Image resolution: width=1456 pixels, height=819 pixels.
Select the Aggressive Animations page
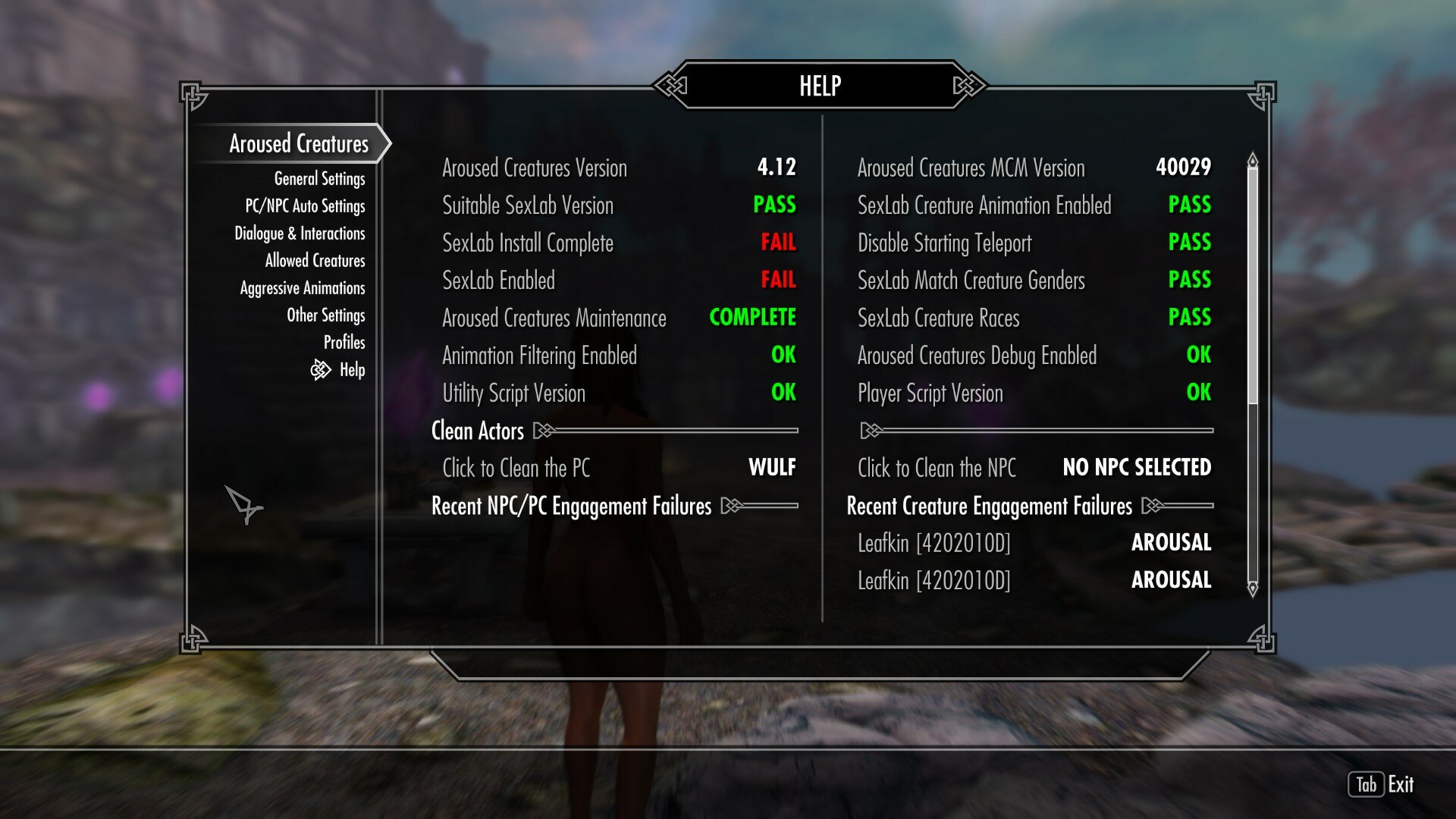point(301,287)
